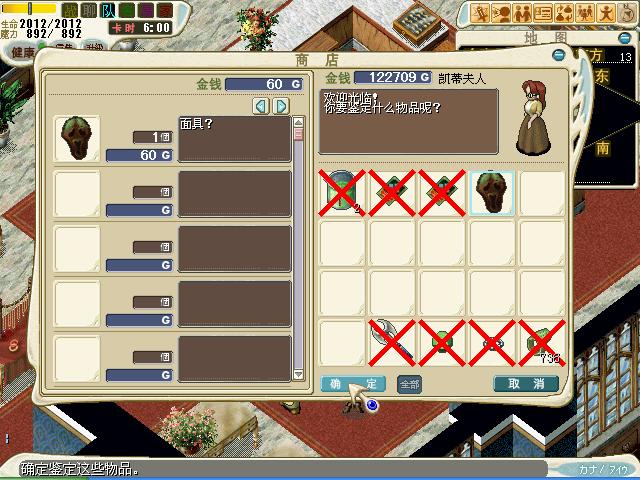This screenshot has width=640, height=480.
Task: Minimize the 地图 map panel
Action: pos(627,37)
